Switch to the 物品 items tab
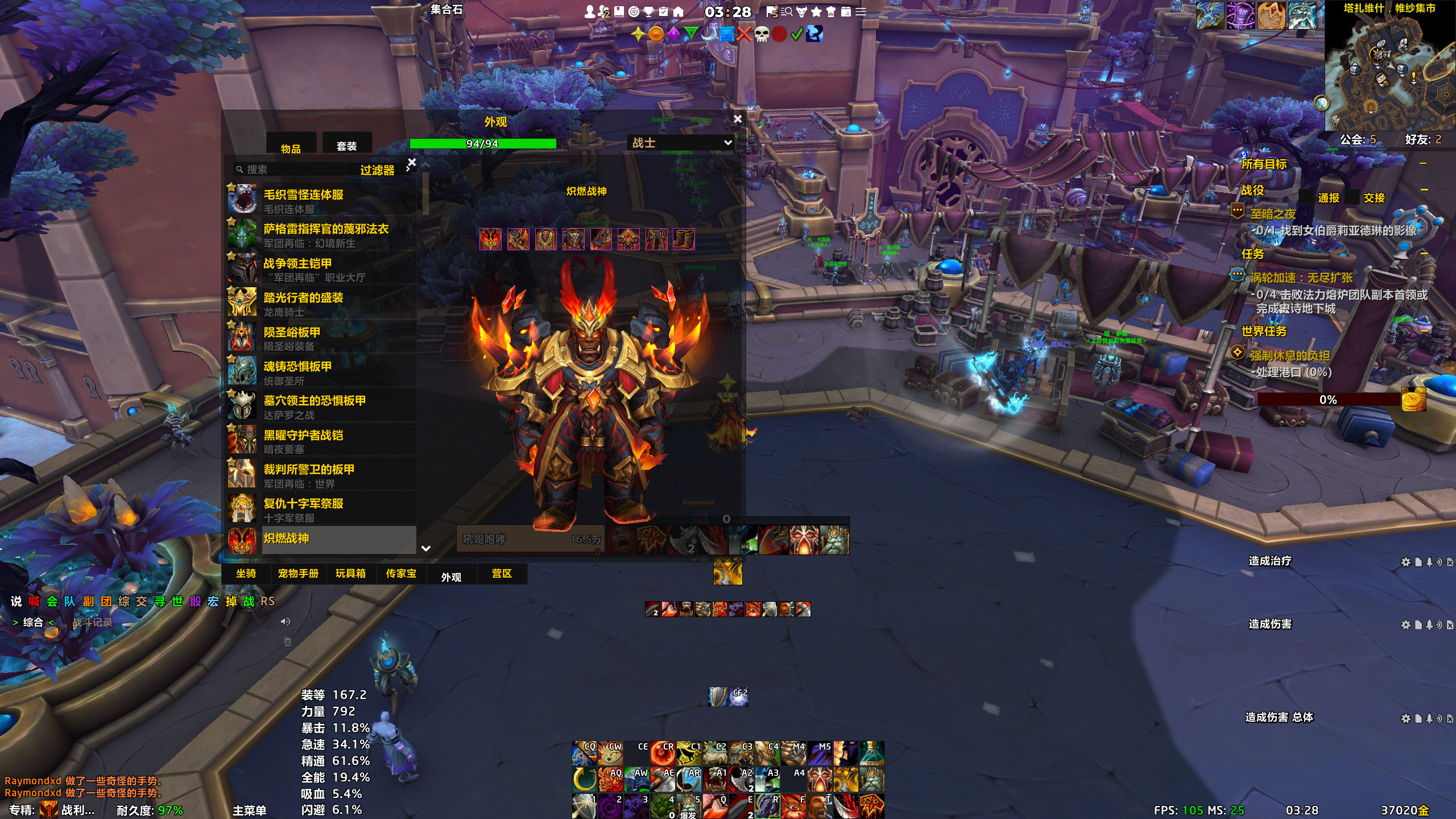 pos(291,148)
